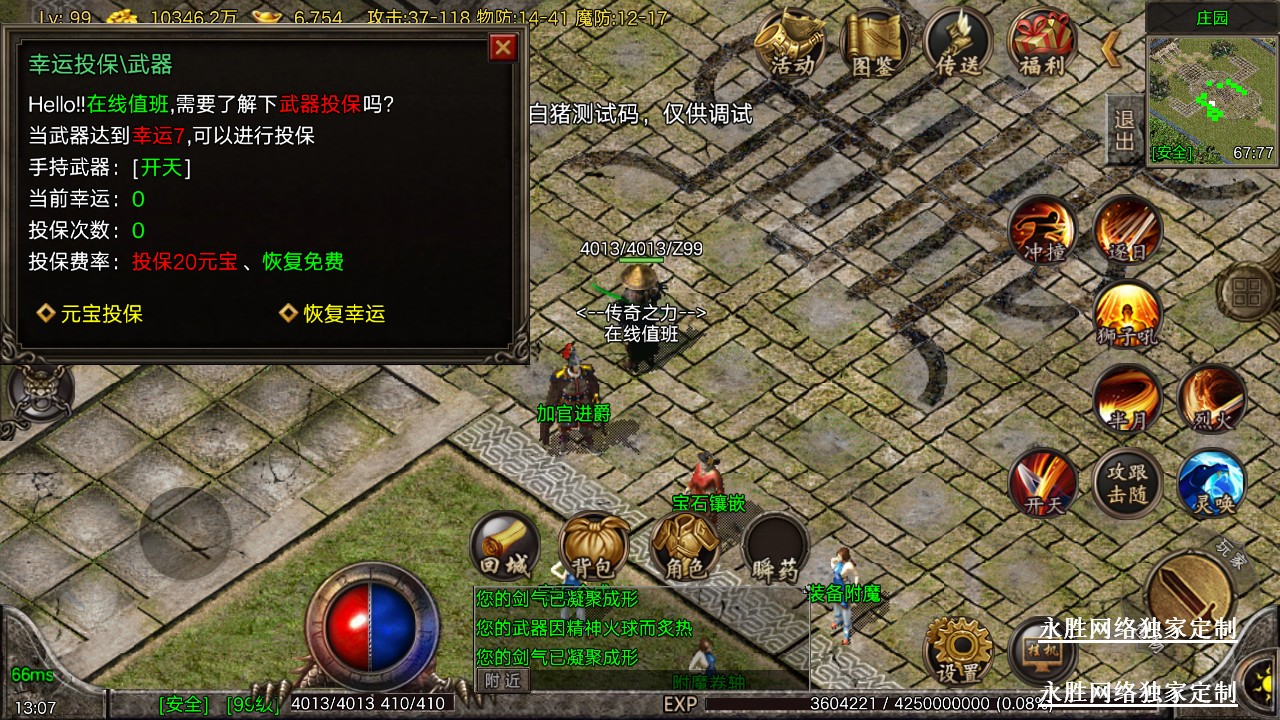Image resolution: width=1280 pixels, height=720 pixels.
Task: Toggle 攻击跟随 attack follow
Action: click(1127, 484)
